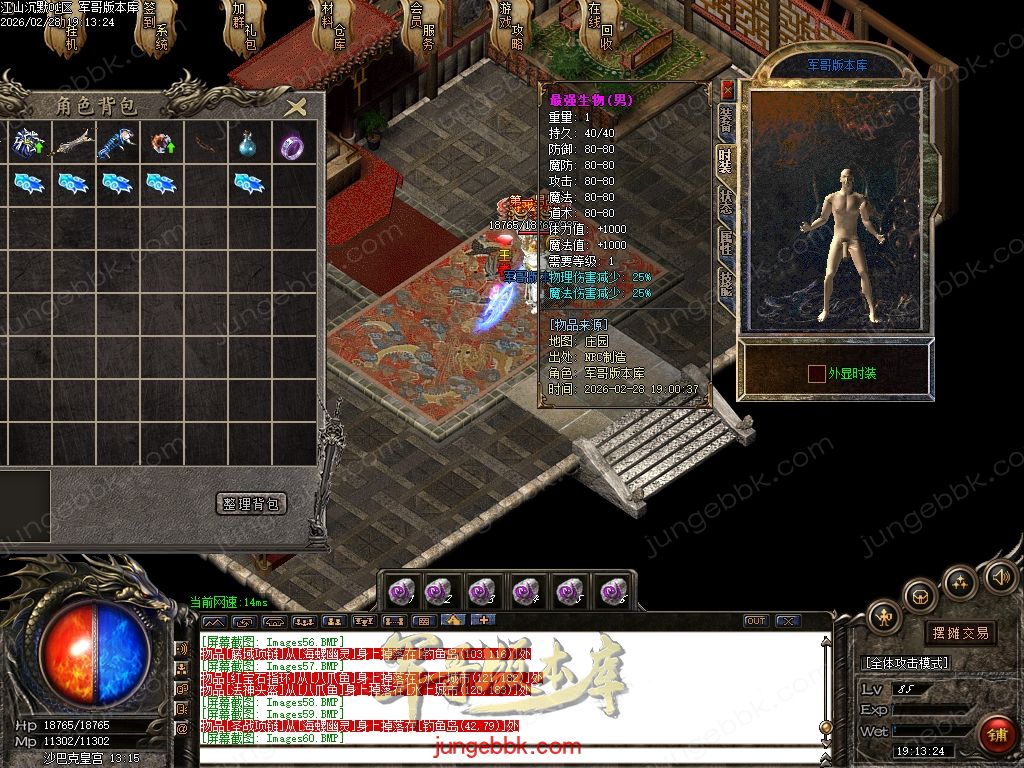Click the round speaker sound button
1024x768 pixels.
[x=1000, y=577]
